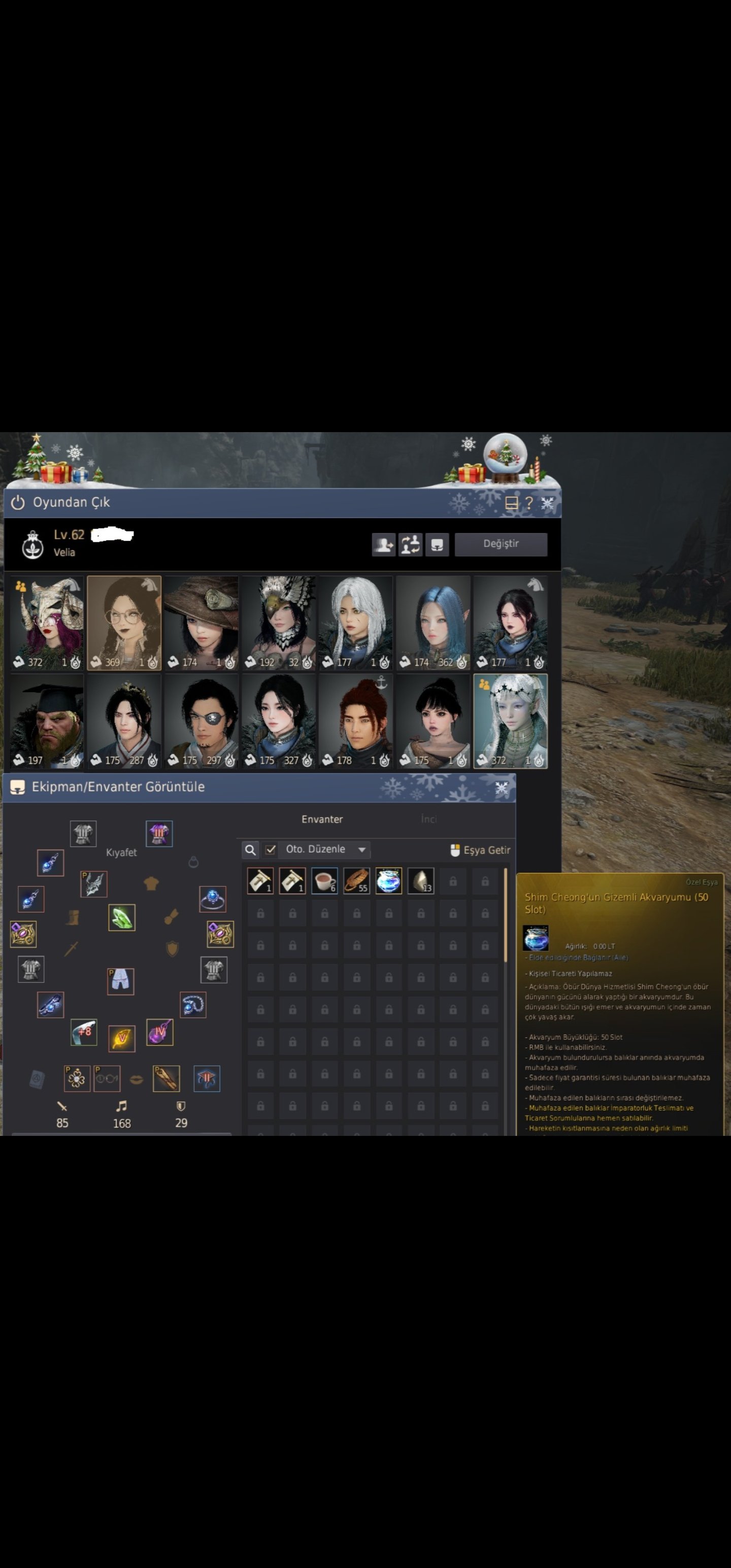
Task: Click the green crystal equipment slot
Action: coord(122,918)
